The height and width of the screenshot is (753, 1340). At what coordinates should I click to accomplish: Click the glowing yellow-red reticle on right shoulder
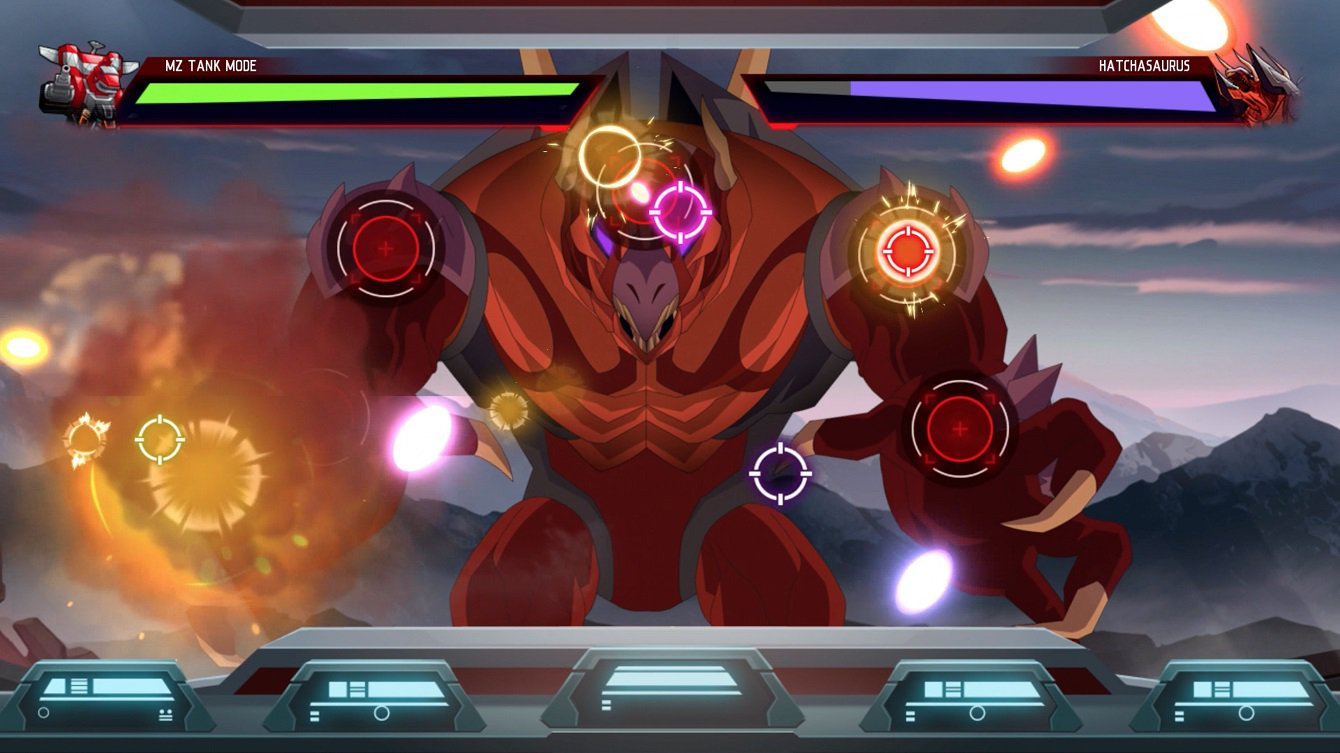point(908,253)
